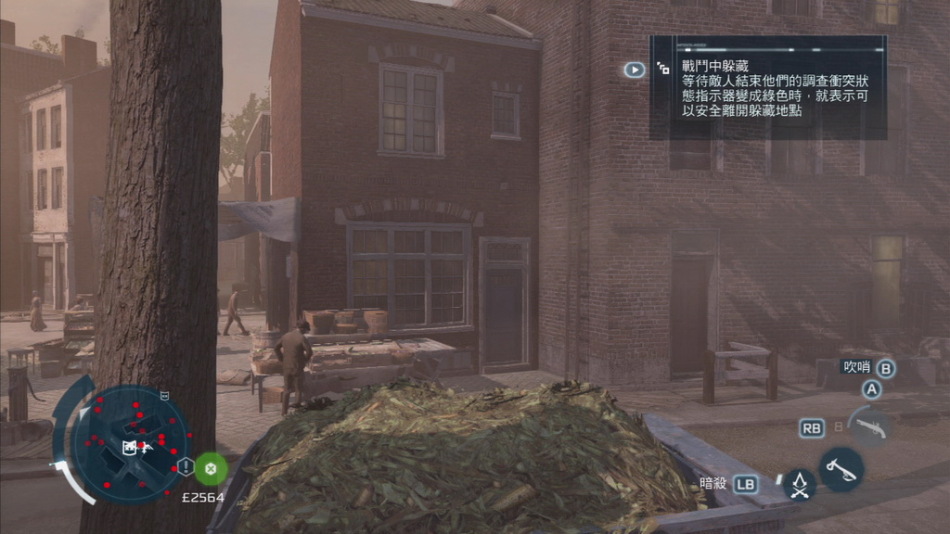
Task: Select the flintlock pistol weapon icon
Action: [x=870, y=425]
